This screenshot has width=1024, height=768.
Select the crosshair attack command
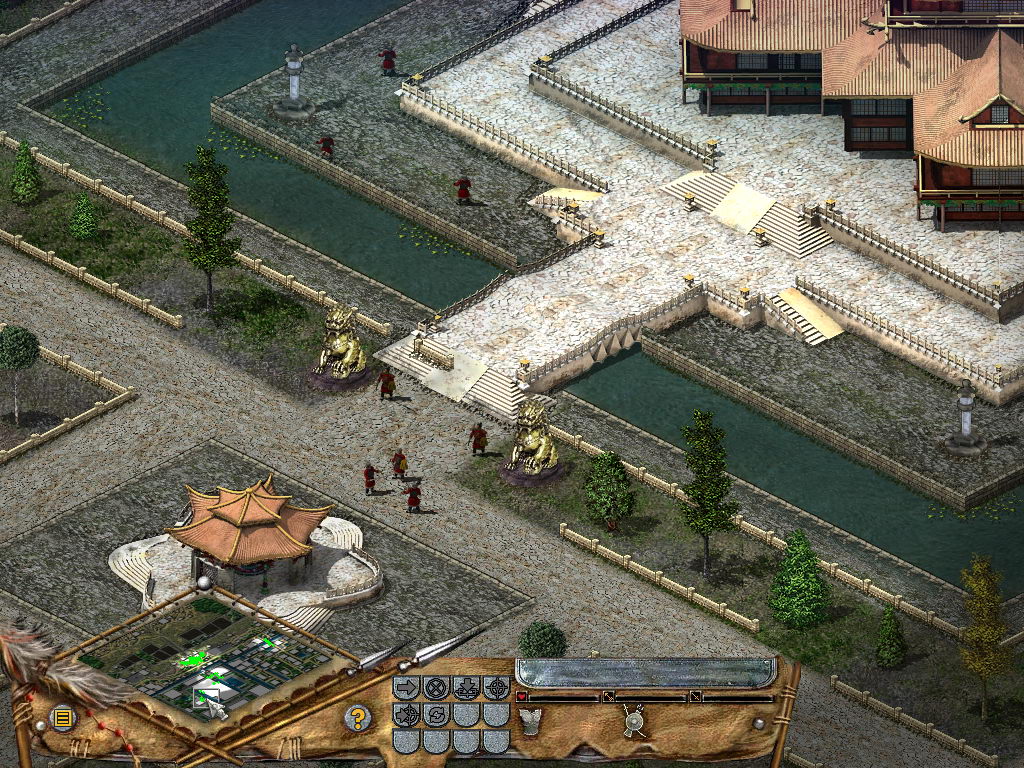point(496,688)
